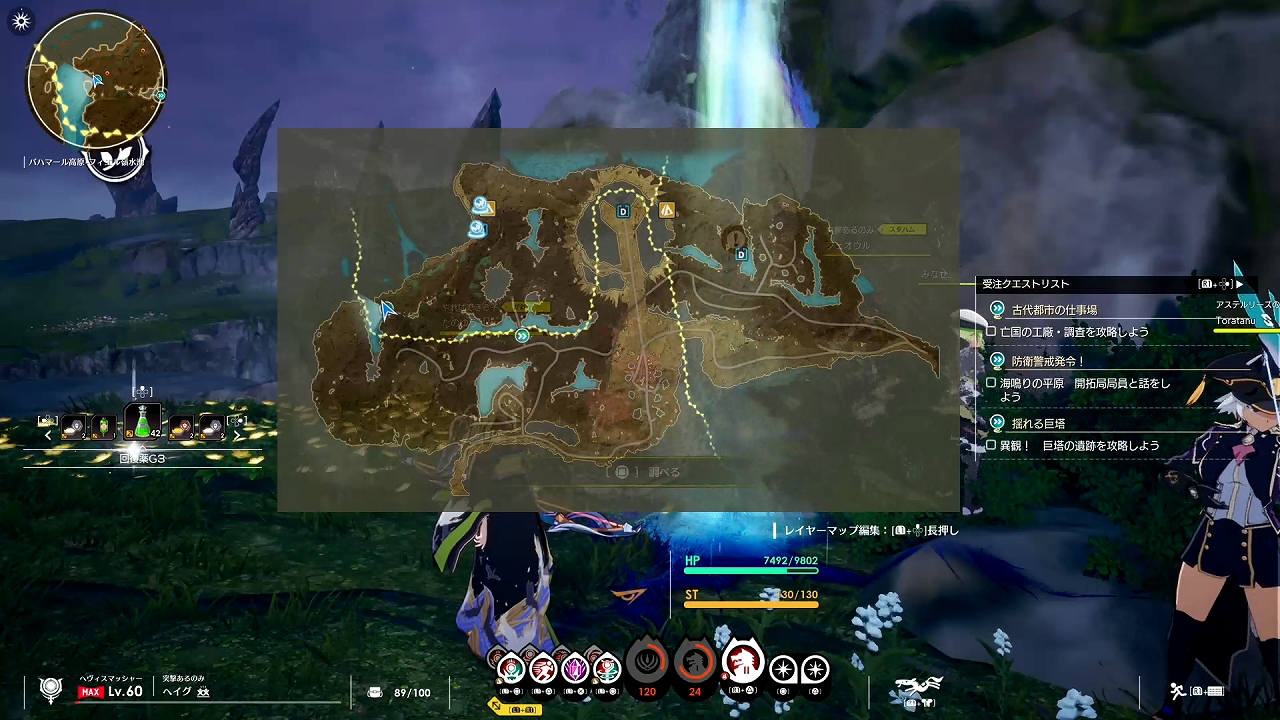1280x720 pixels.
Task: Click the running figure dash icon
Action: 1179,691
